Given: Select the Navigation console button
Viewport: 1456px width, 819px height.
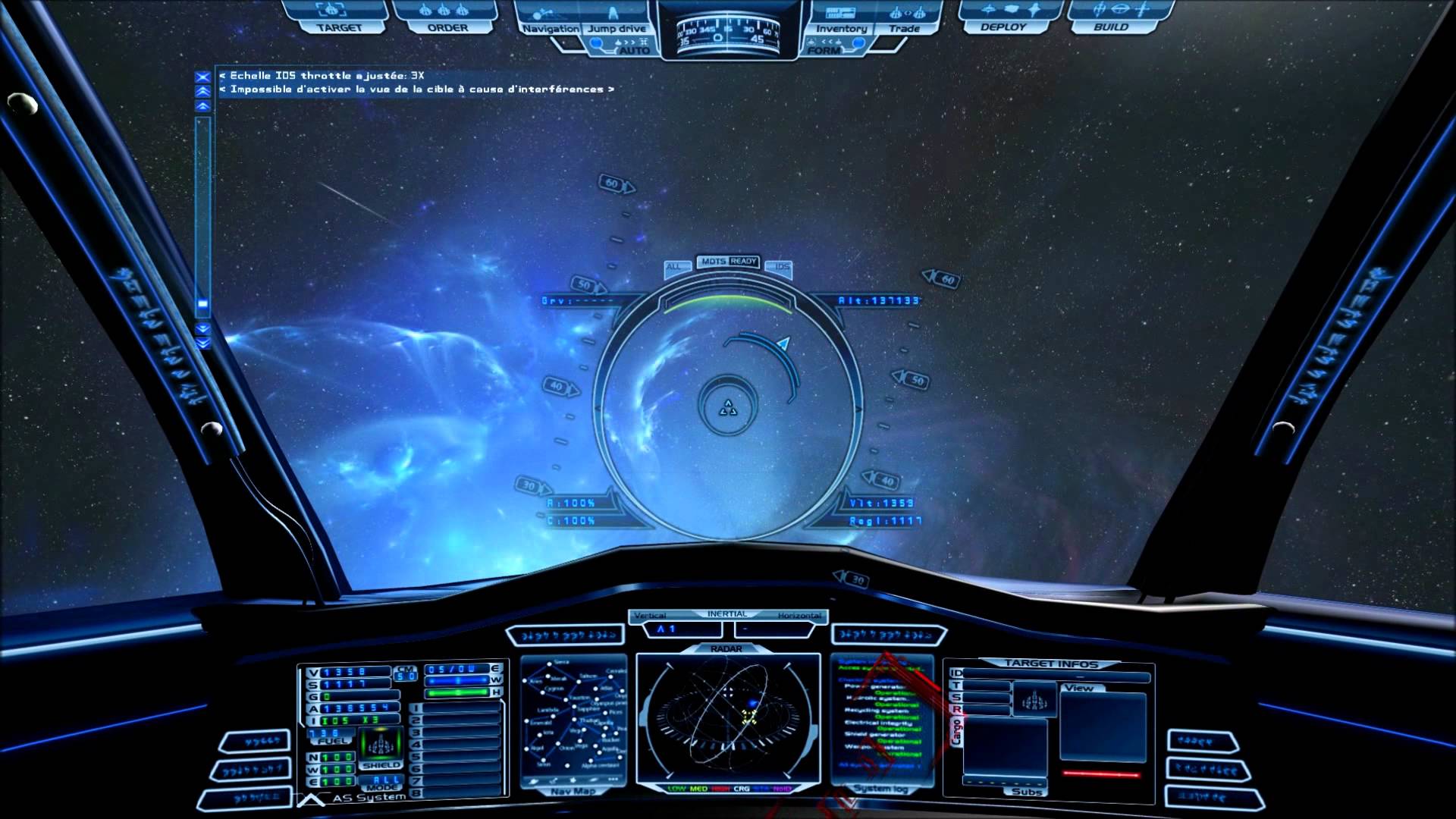Looking at the screenshot, I should (551, 28).
